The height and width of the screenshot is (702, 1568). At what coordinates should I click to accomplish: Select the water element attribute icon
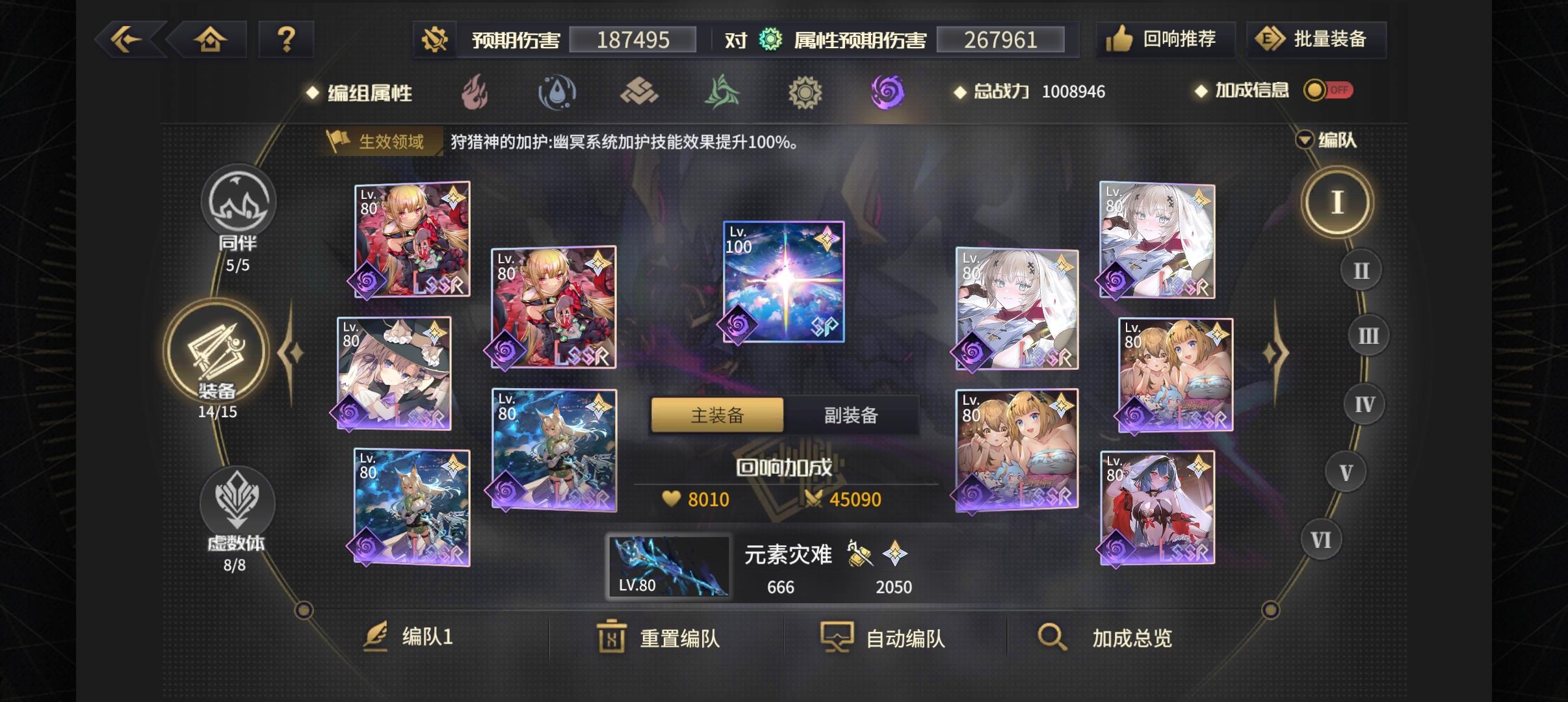tap(556, 92)
